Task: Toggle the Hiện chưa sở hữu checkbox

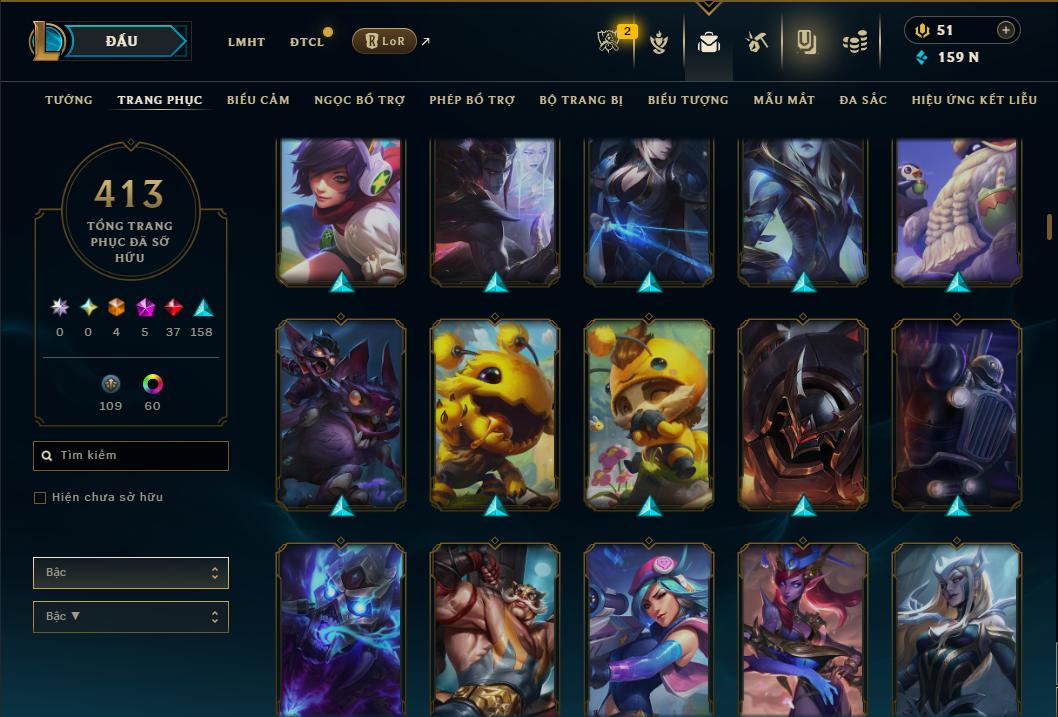Action: (x=40, y=498)
